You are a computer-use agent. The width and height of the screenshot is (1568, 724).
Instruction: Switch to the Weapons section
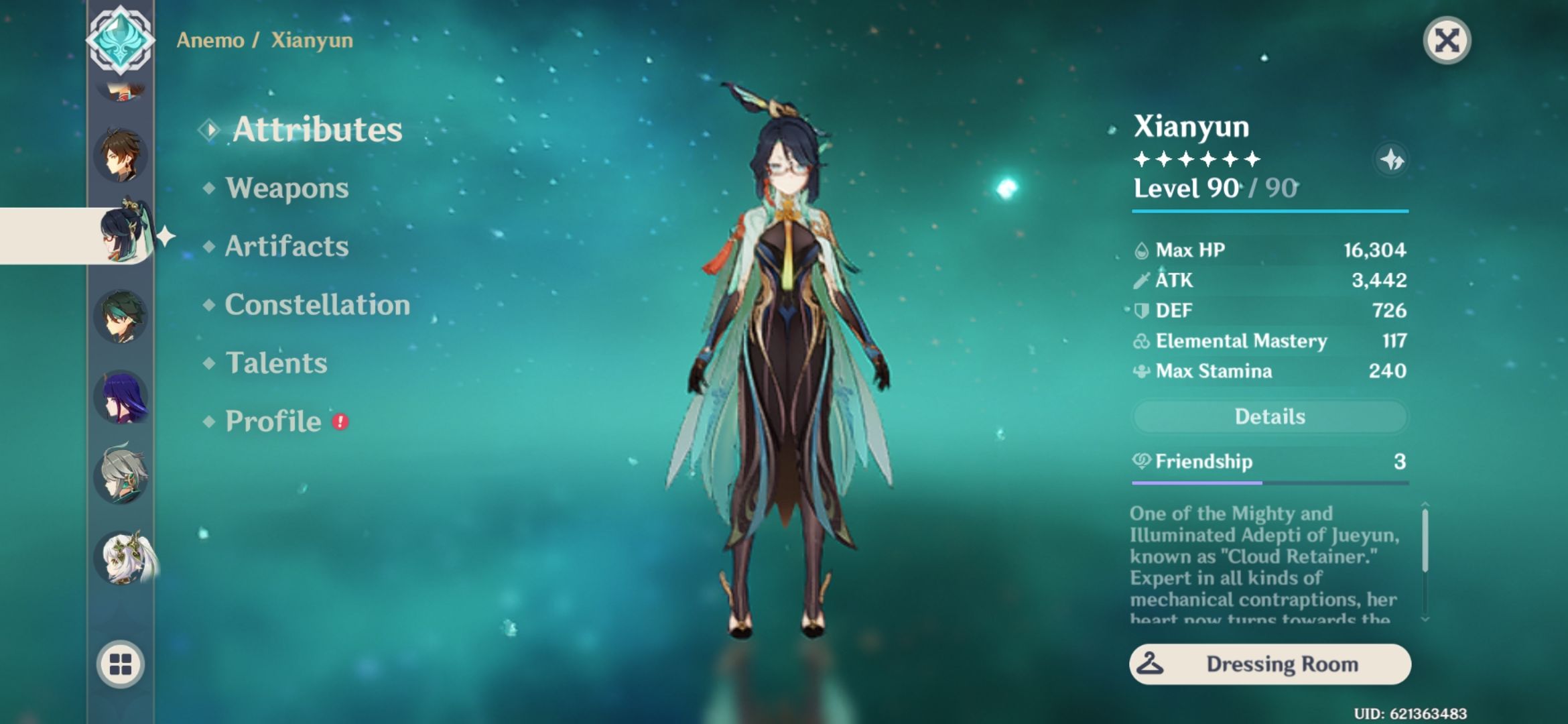[287, 188]
